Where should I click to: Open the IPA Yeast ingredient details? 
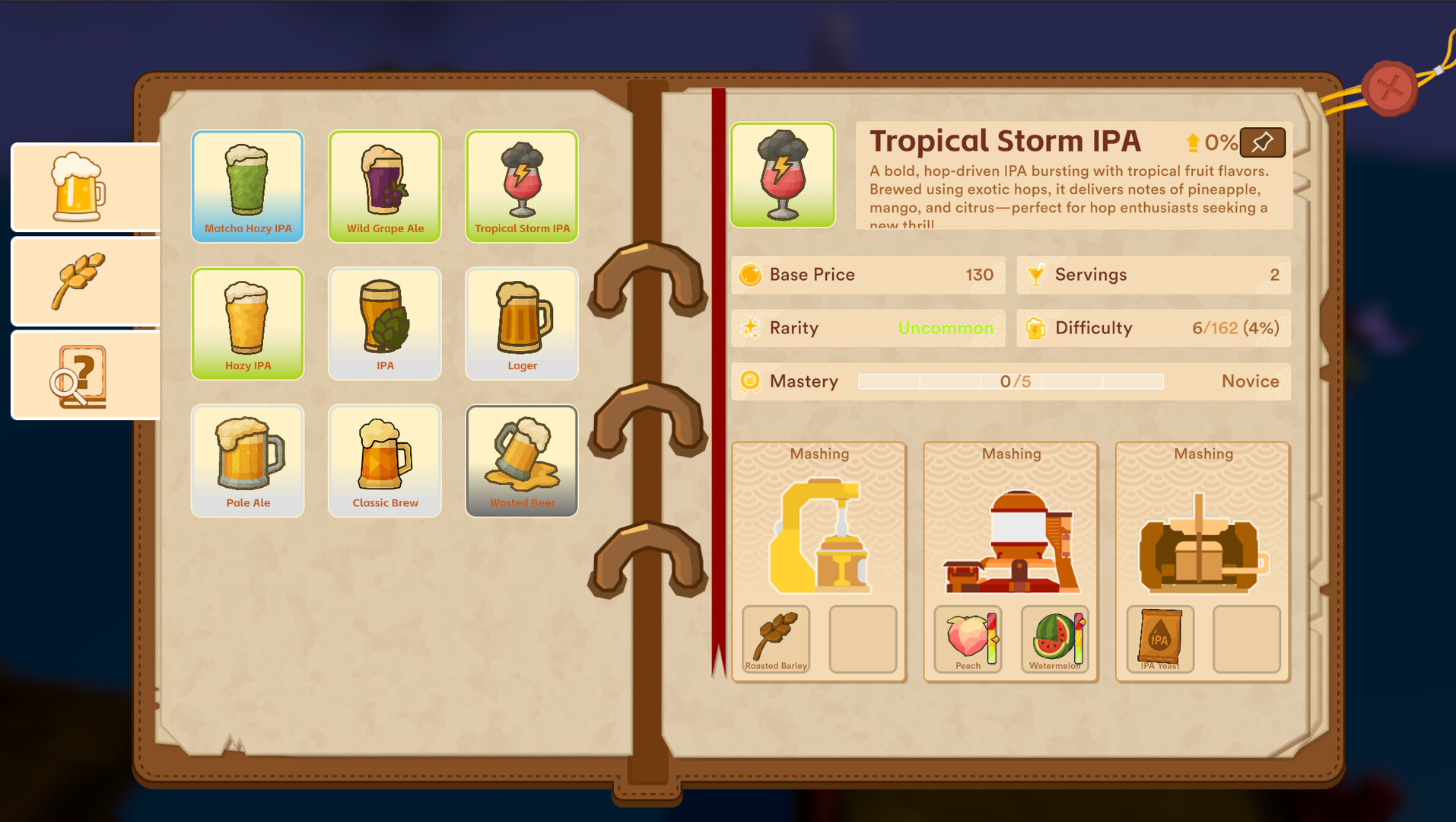point(1158,639)
